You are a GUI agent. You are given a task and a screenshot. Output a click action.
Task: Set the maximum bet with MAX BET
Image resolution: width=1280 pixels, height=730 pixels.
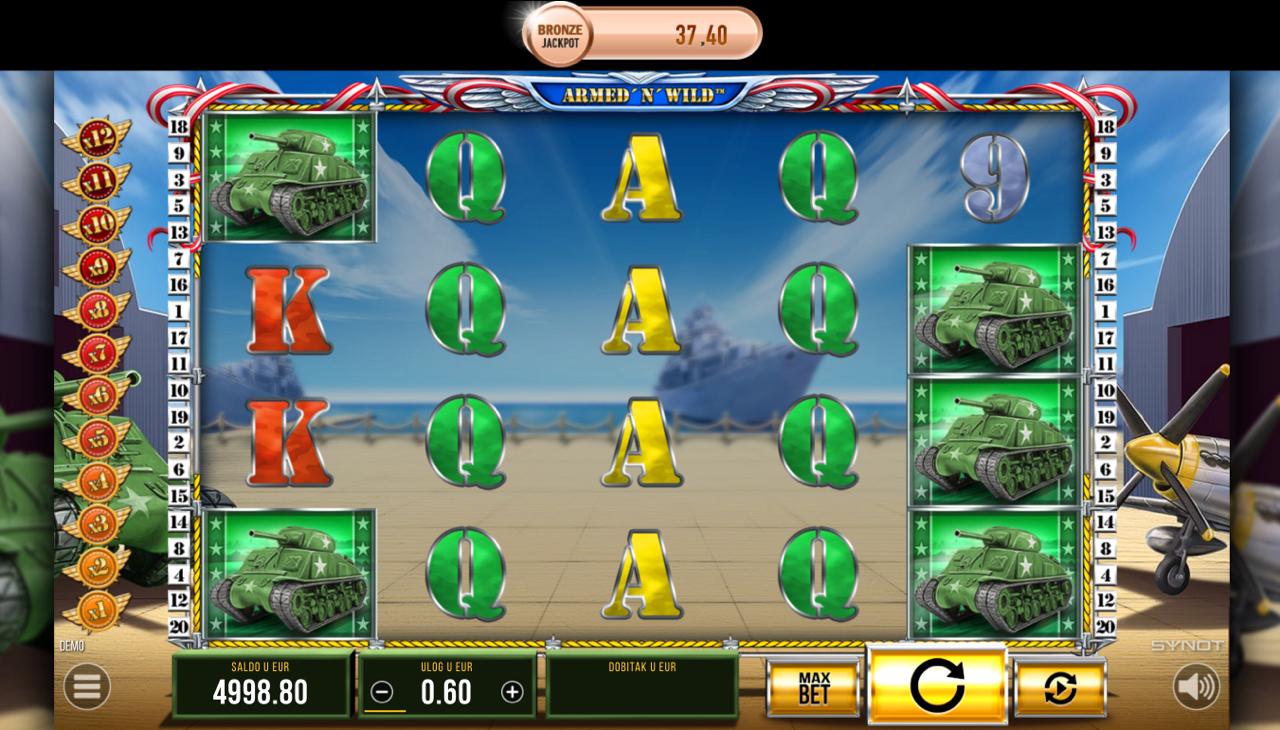pyautogui.click(x=814, y=688)
